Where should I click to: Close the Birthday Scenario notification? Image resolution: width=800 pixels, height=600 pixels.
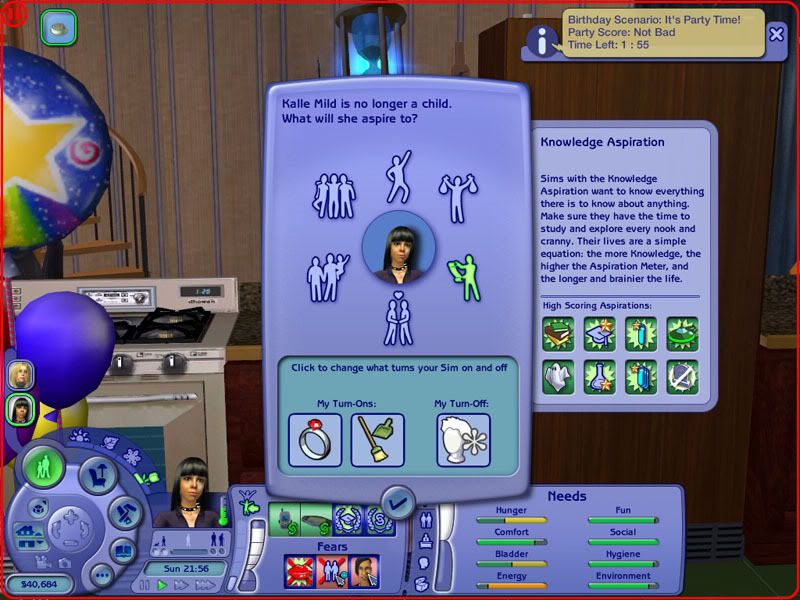click(x=776, y=33)
